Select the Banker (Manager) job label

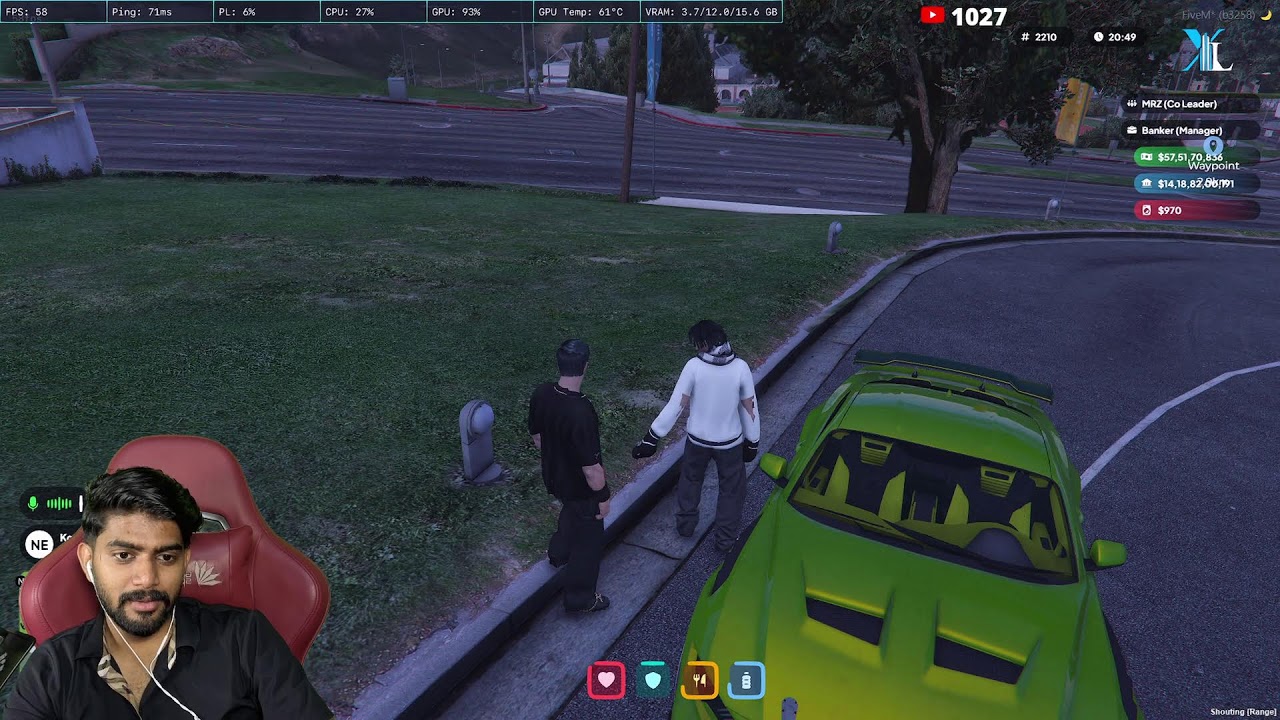click(x=1180, y=131)
